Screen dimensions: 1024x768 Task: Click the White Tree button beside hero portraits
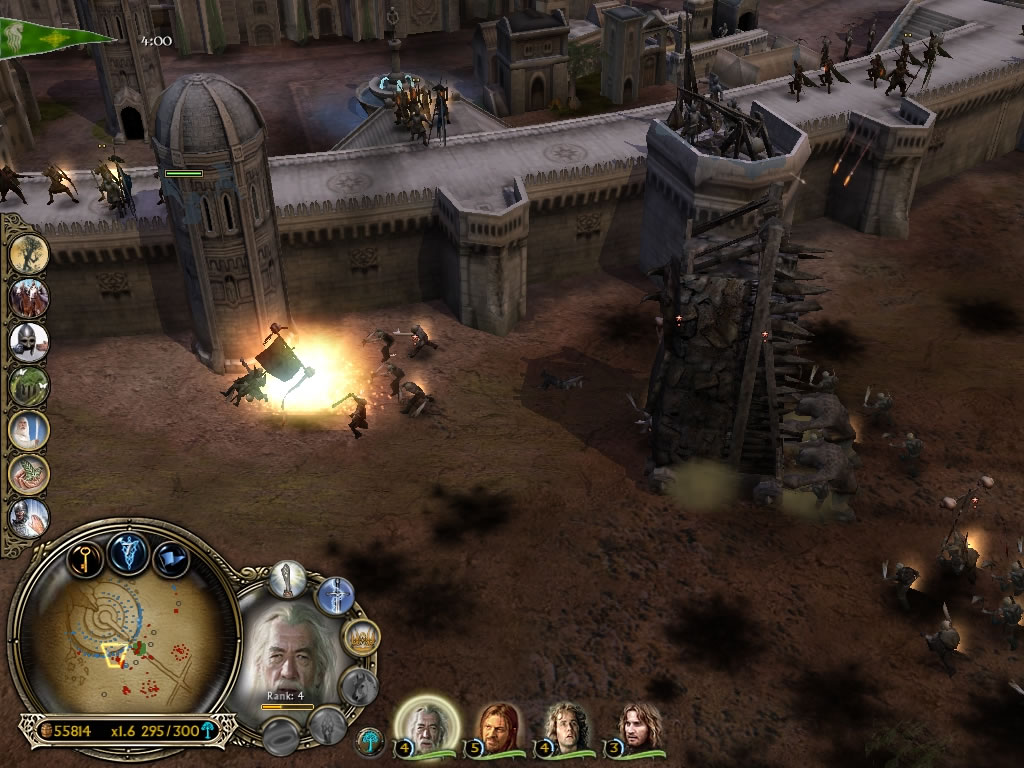pos(371,742)
